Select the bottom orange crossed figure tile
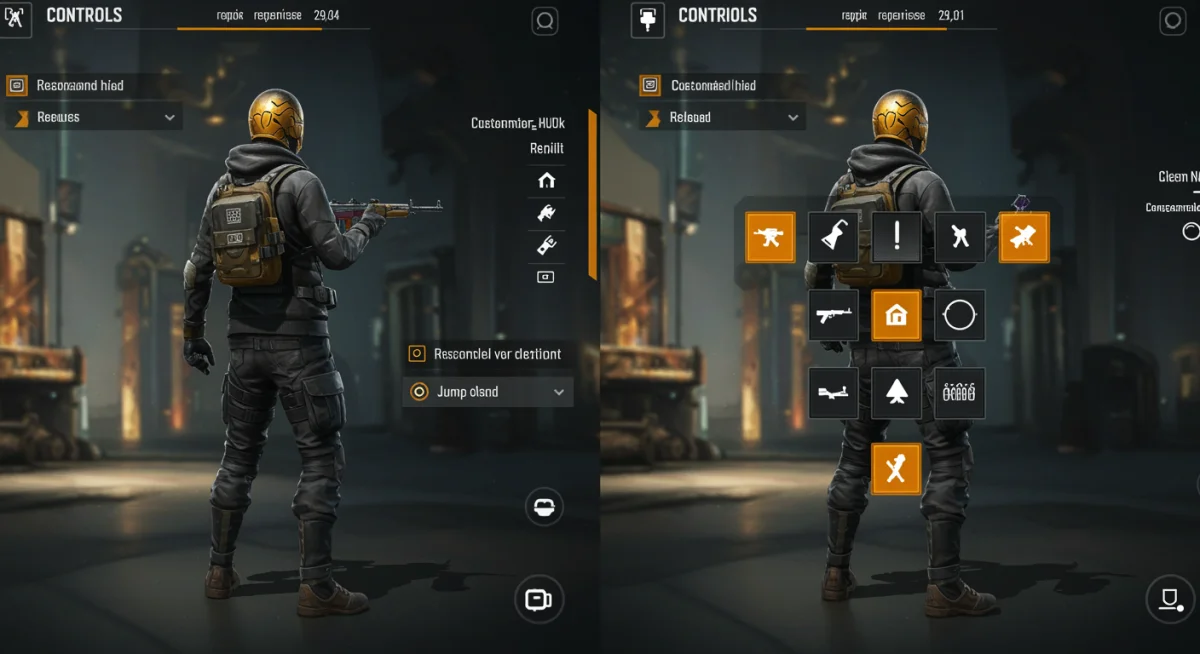Viewport: 1200px width, 654px height. (x=896, y=468)
